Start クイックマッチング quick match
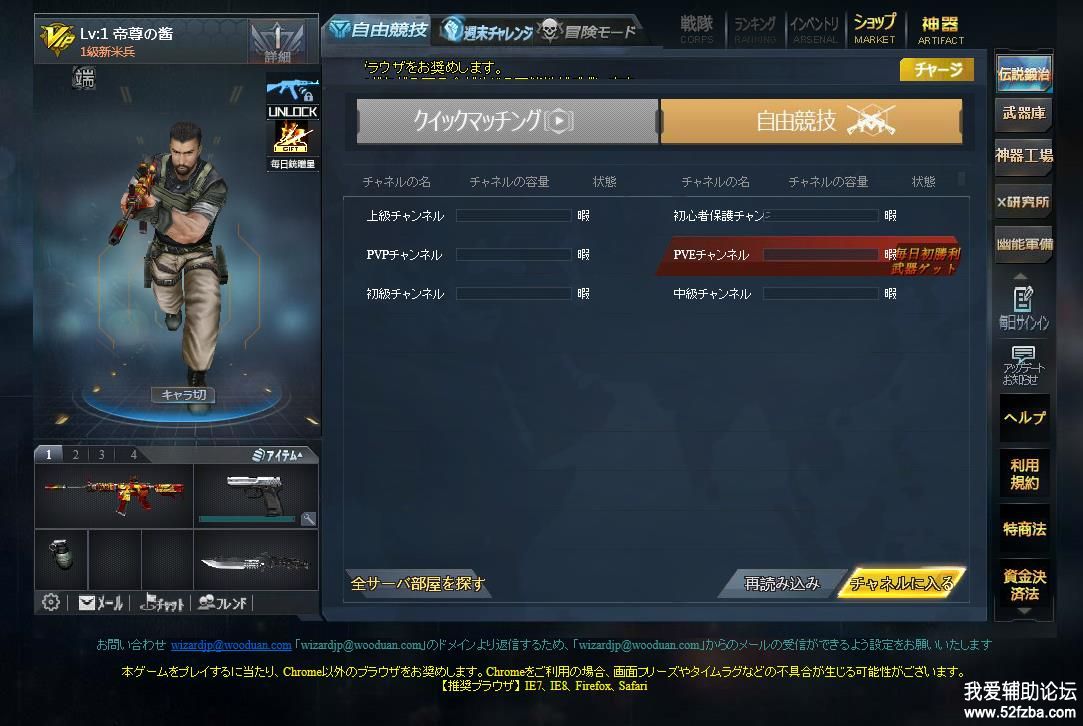Viewport: 1083px width, 726px height. coord(507,121)
